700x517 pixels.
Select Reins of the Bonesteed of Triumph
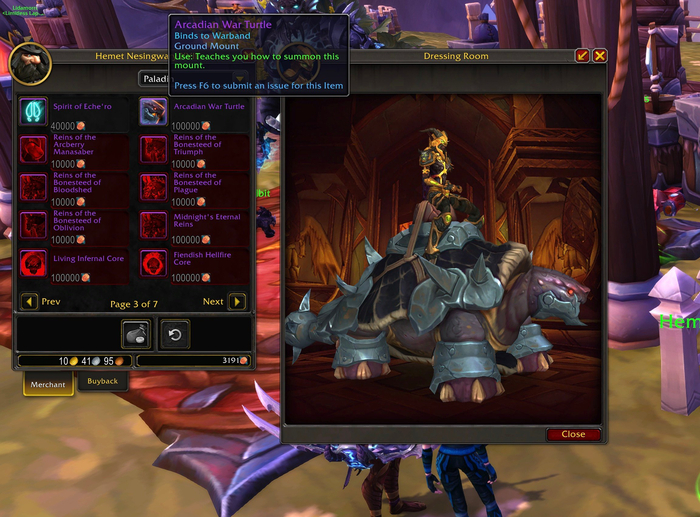[x=154, y=149]
